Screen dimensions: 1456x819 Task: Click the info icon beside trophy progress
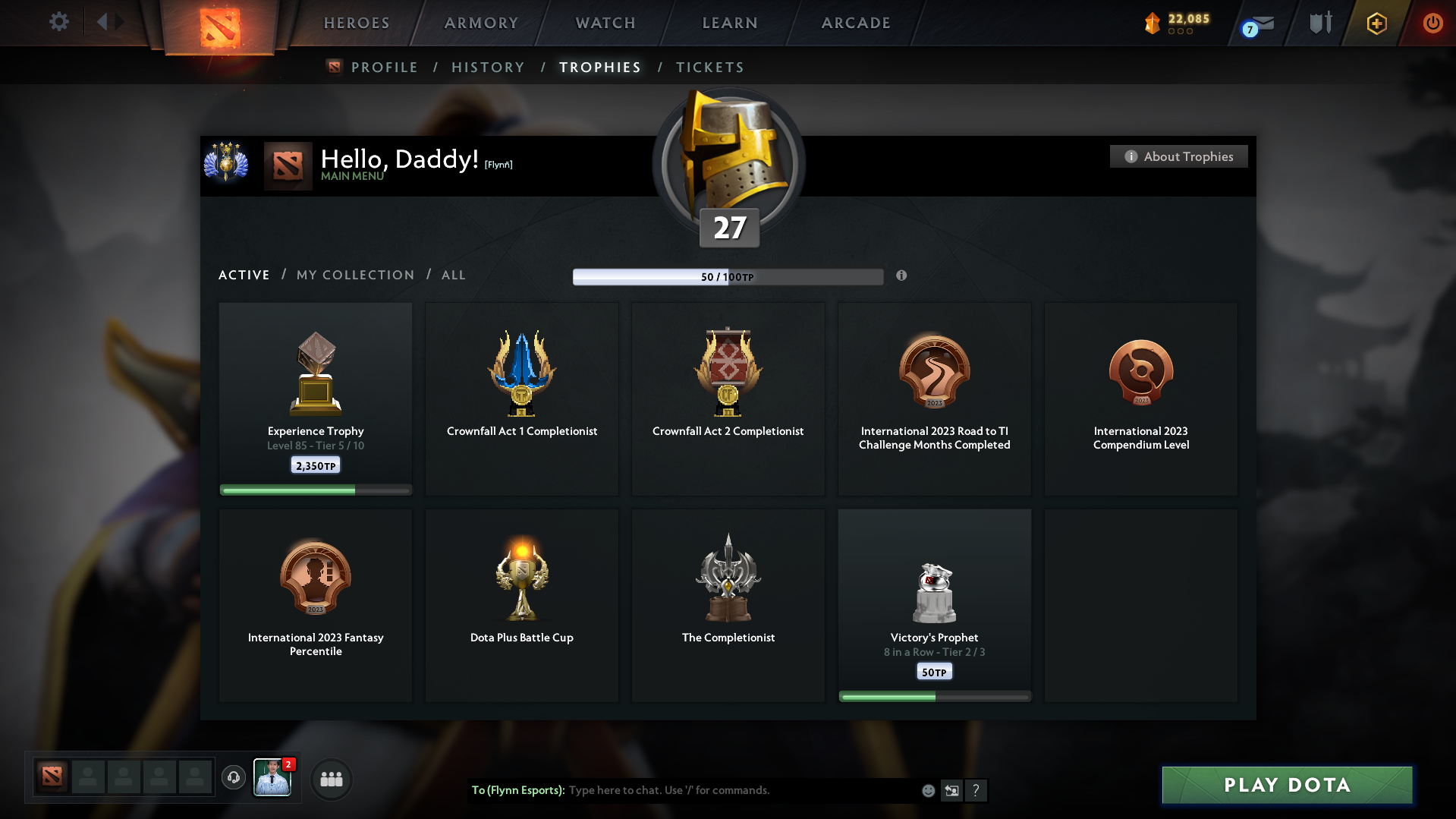tap(901, 276)
